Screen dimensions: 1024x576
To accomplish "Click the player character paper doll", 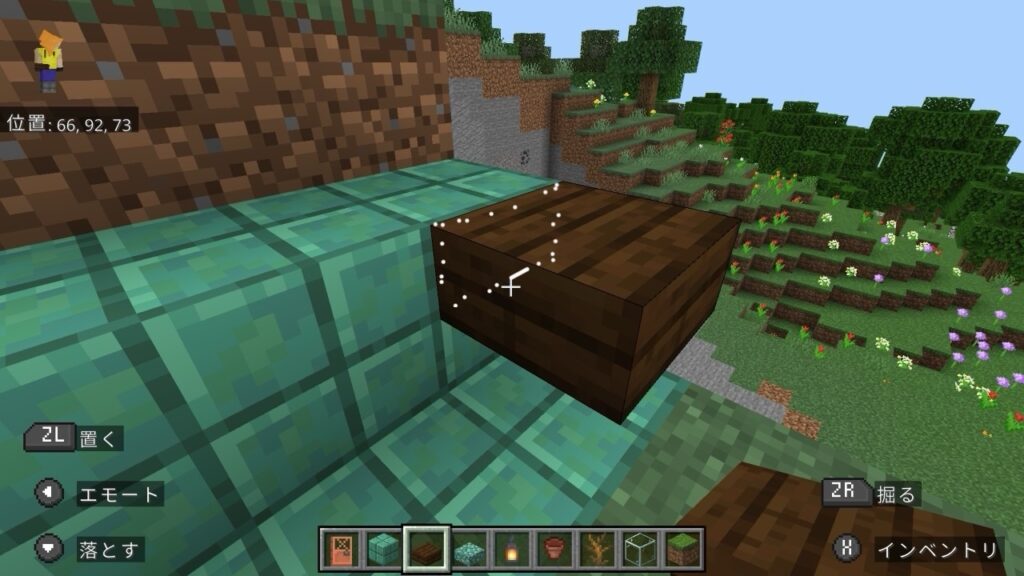I will click(x=47, y=61).
